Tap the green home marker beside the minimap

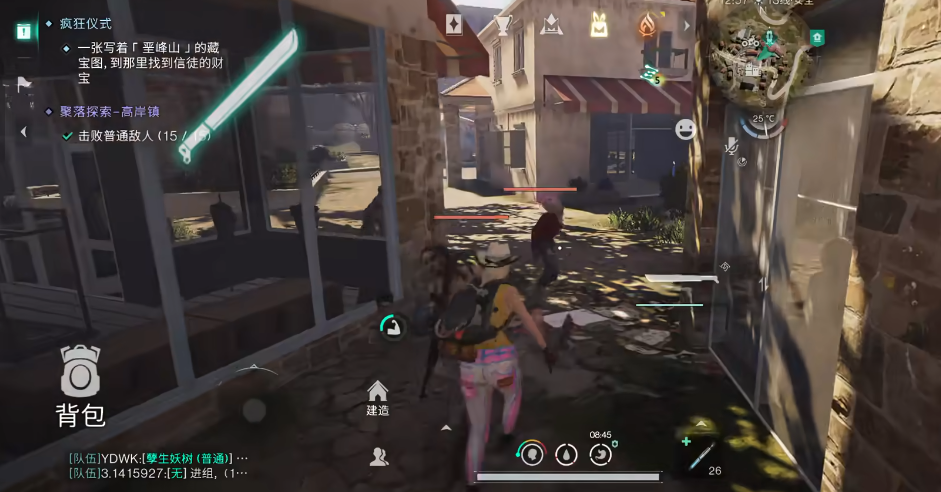click(x=818, y=38)
